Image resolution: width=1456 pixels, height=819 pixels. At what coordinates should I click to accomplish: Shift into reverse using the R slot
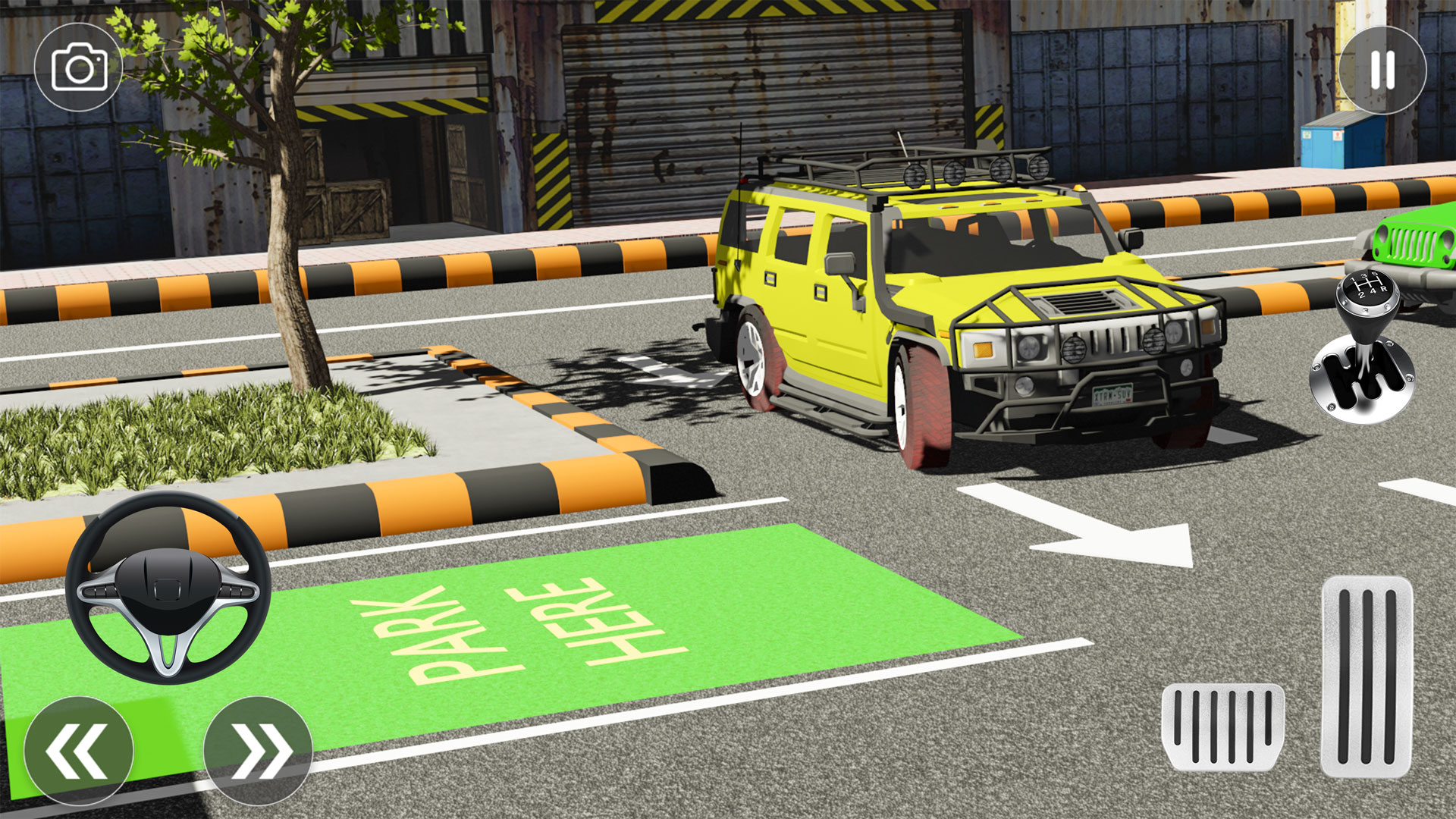1385,288
